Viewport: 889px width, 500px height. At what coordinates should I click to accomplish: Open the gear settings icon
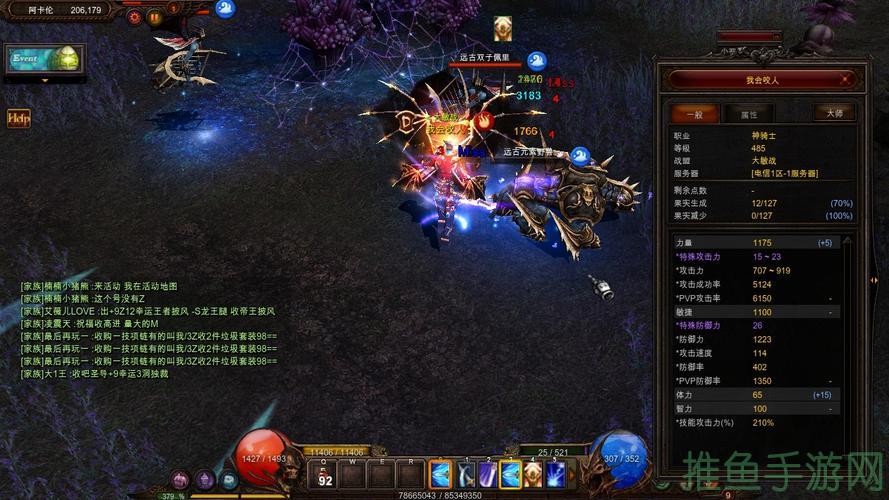coord(136,17)
